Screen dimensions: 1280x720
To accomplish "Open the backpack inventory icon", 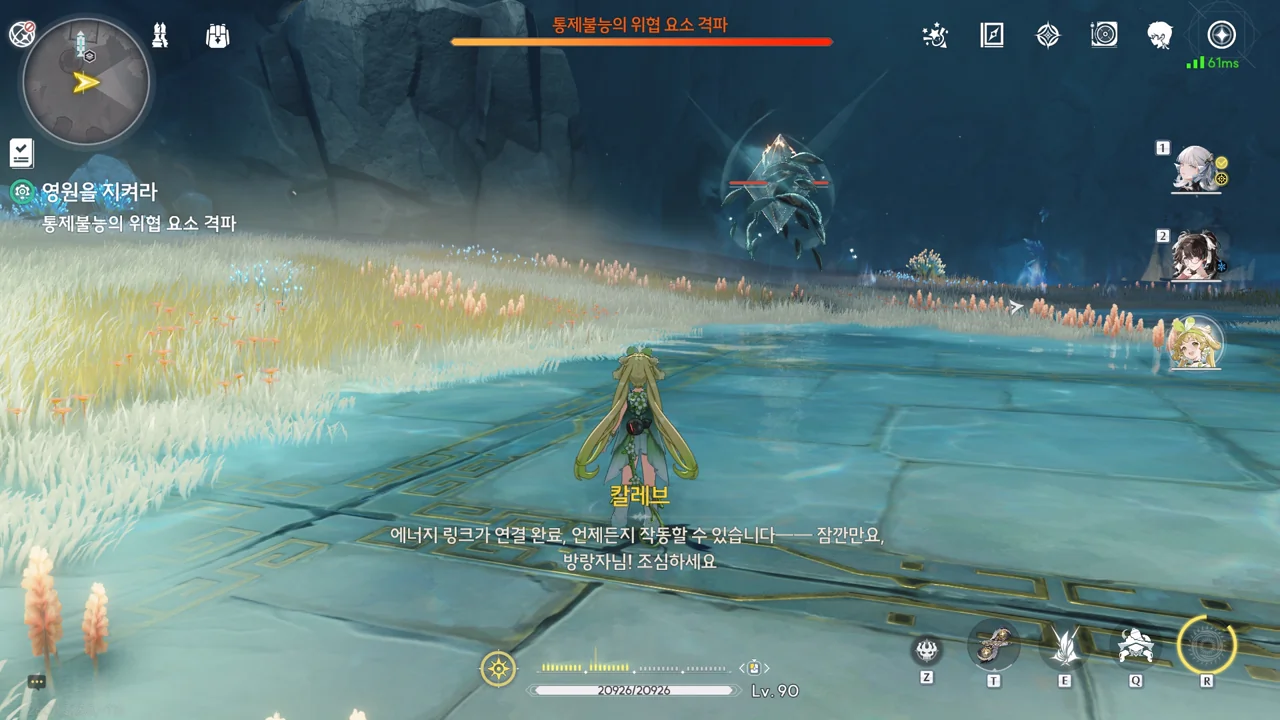I will 217,36.
